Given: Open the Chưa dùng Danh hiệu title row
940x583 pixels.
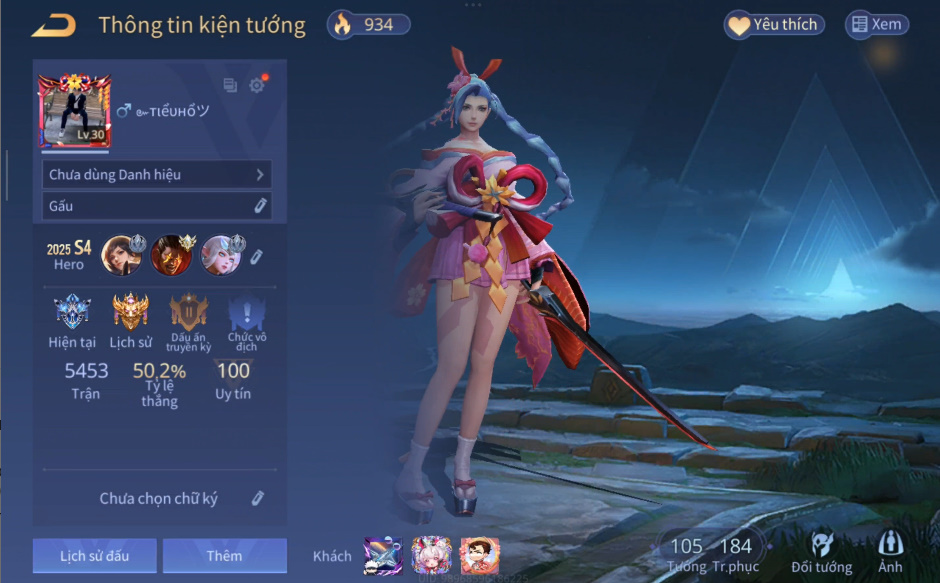Looking at the screenshot, I should point(157,175).
